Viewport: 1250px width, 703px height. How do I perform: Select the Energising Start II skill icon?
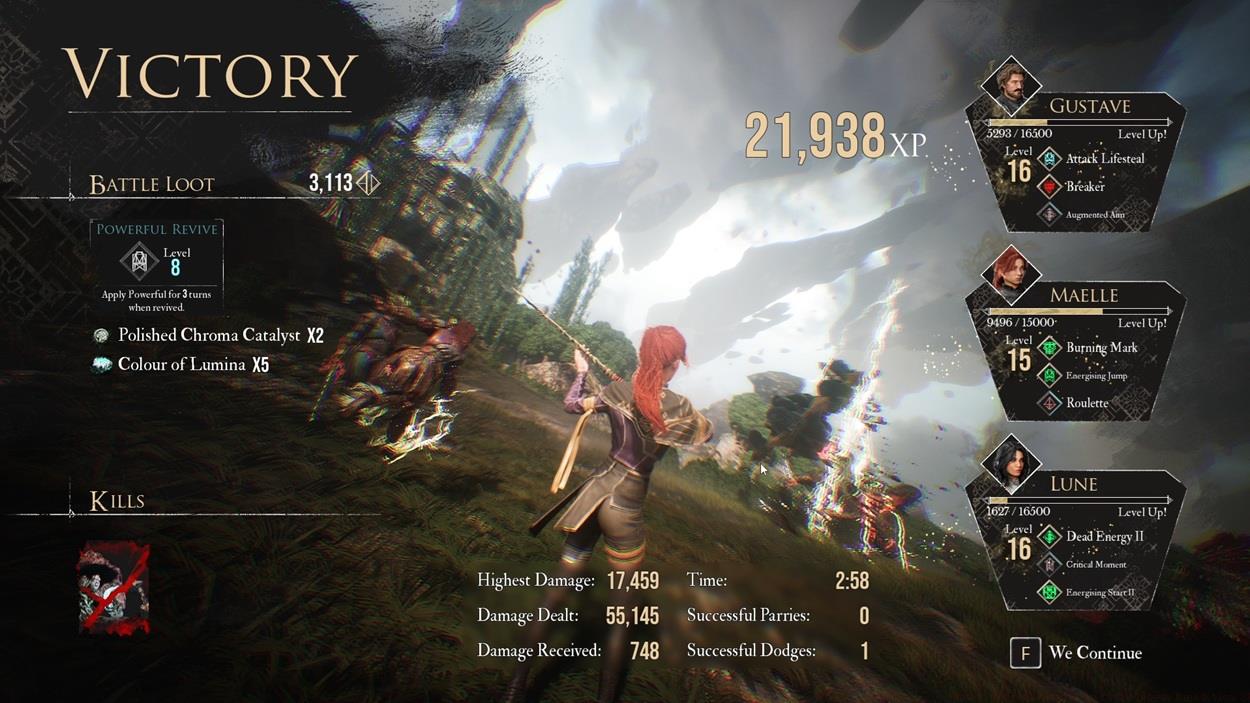[1050, 592]
